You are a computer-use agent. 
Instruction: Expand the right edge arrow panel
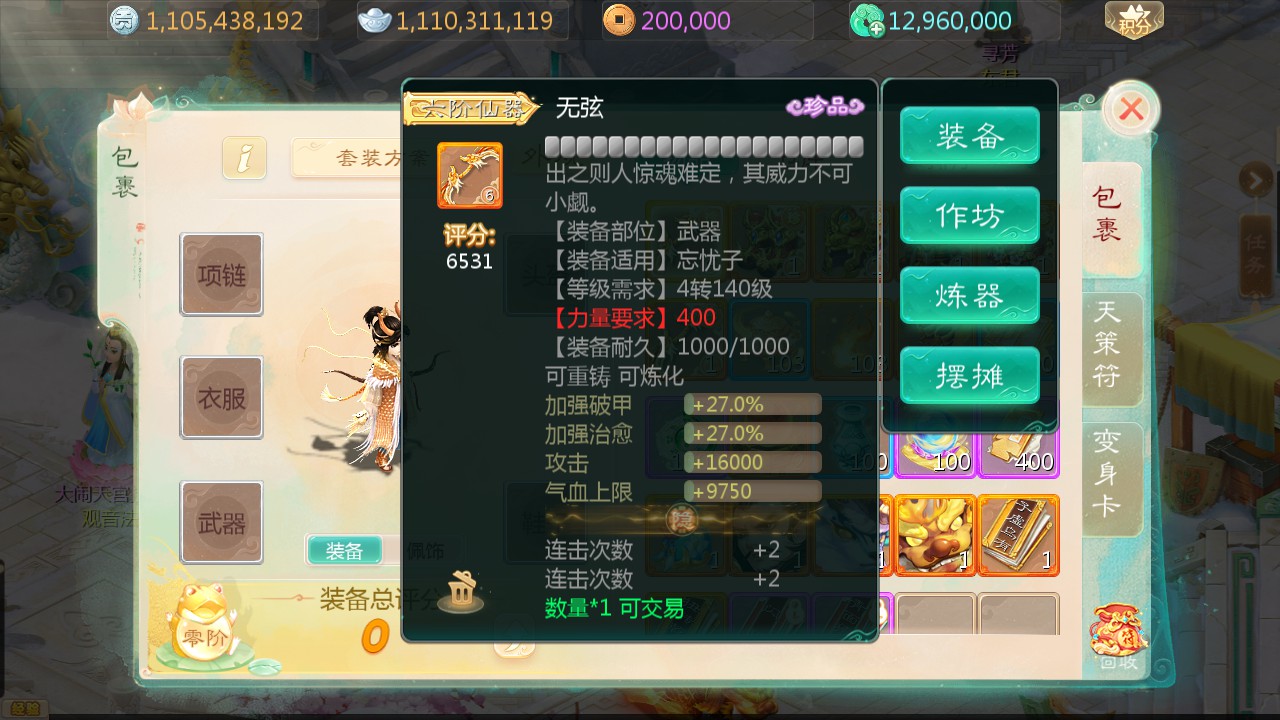pos(1258,180)
